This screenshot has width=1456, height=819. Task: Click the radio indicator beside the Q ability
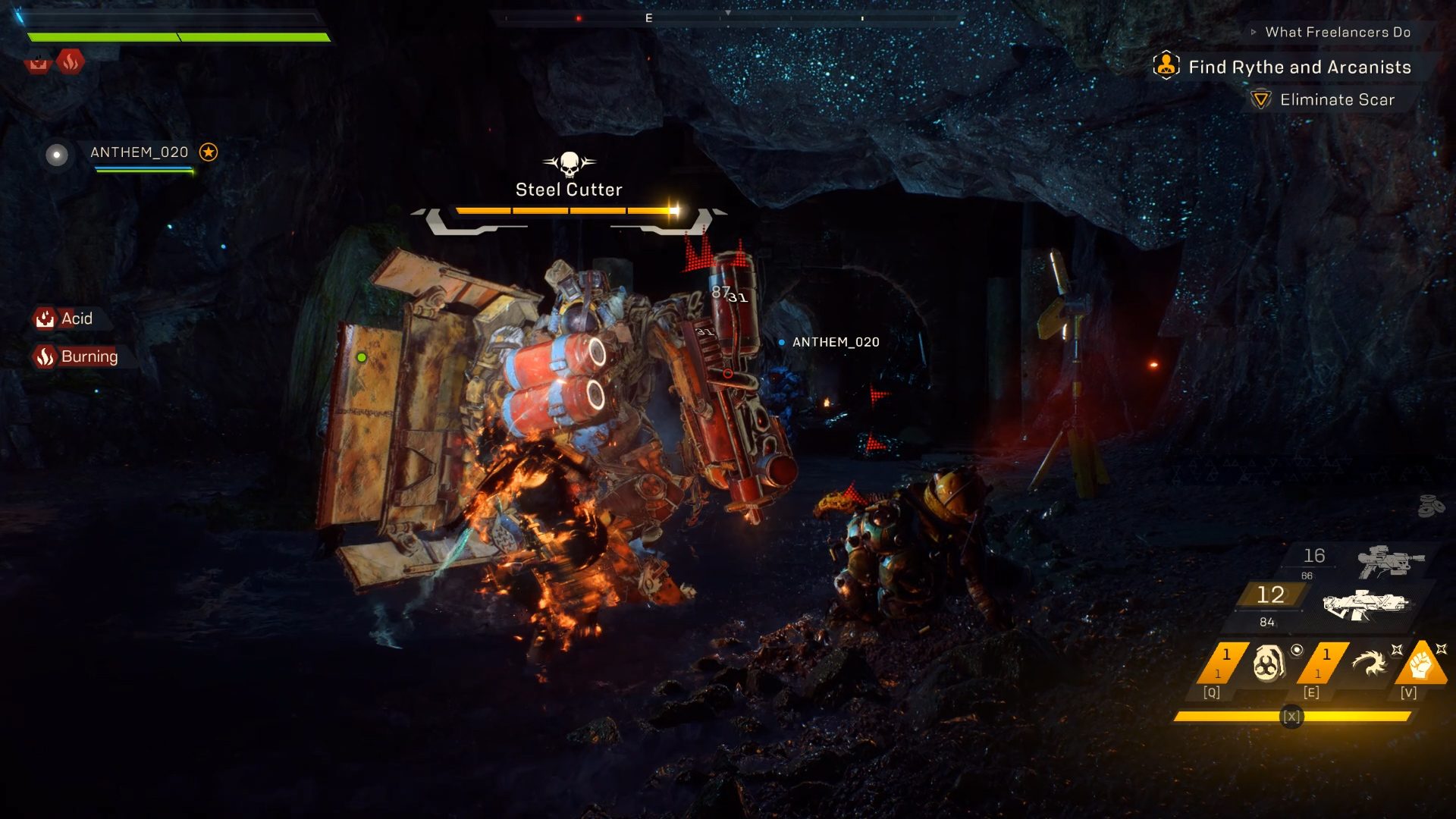[x=1298, y=649]
